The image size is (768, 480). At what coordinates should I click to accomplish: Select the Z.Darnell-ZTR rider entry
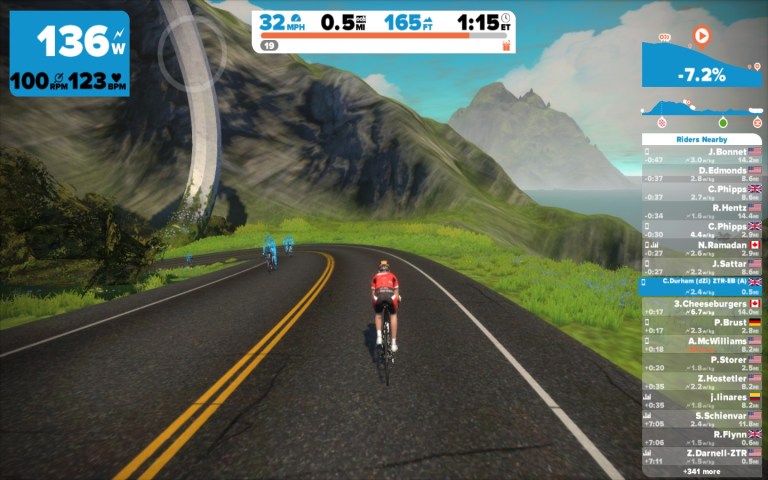click(x=702, y=457)
